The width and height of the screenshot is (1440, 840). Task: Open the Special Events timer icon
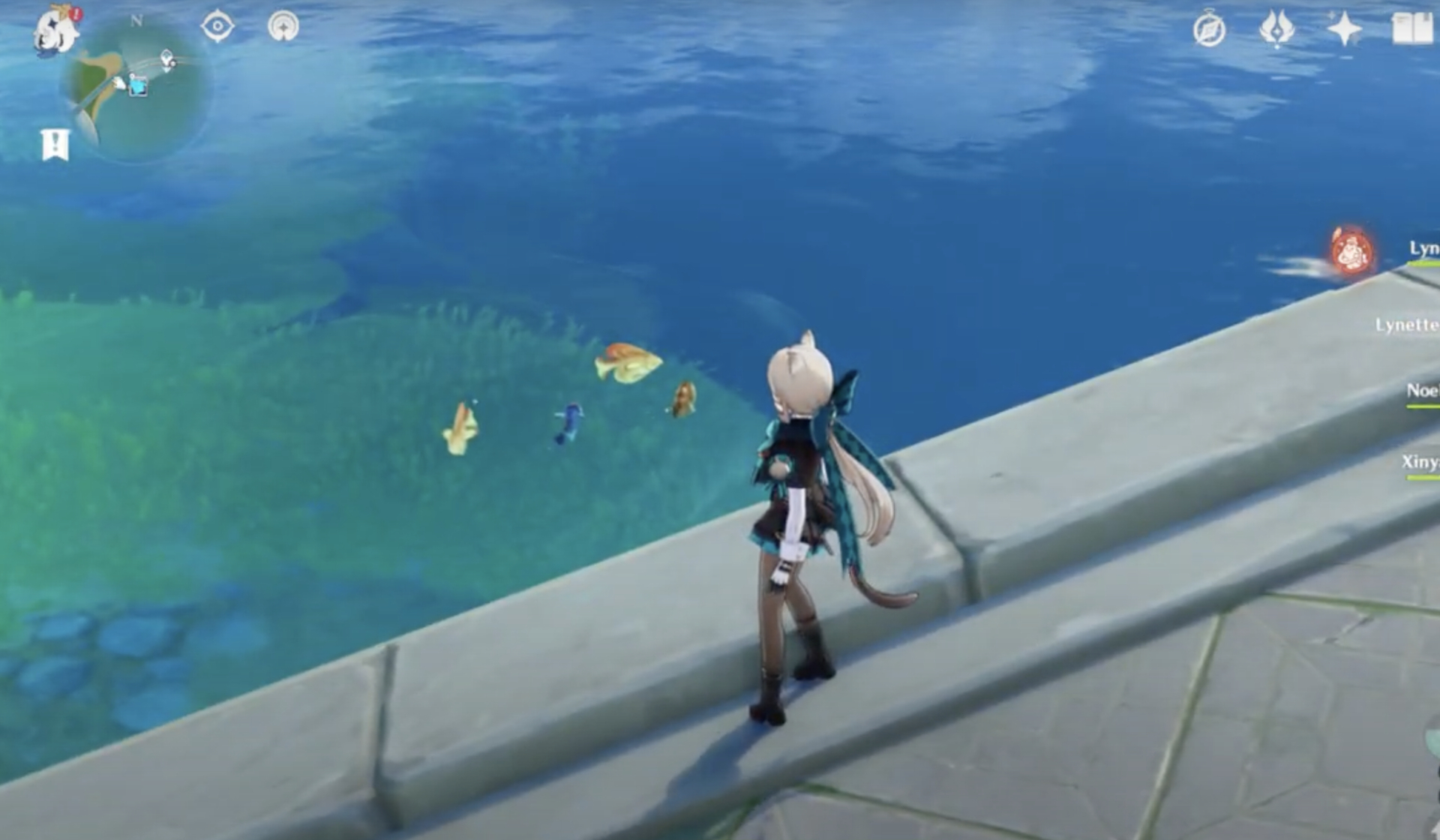1209,28
